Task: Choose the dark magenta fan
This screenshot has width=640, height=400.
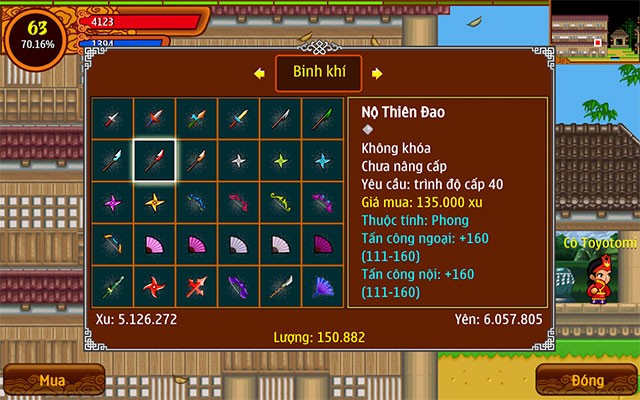Action: tap(322, 243)
